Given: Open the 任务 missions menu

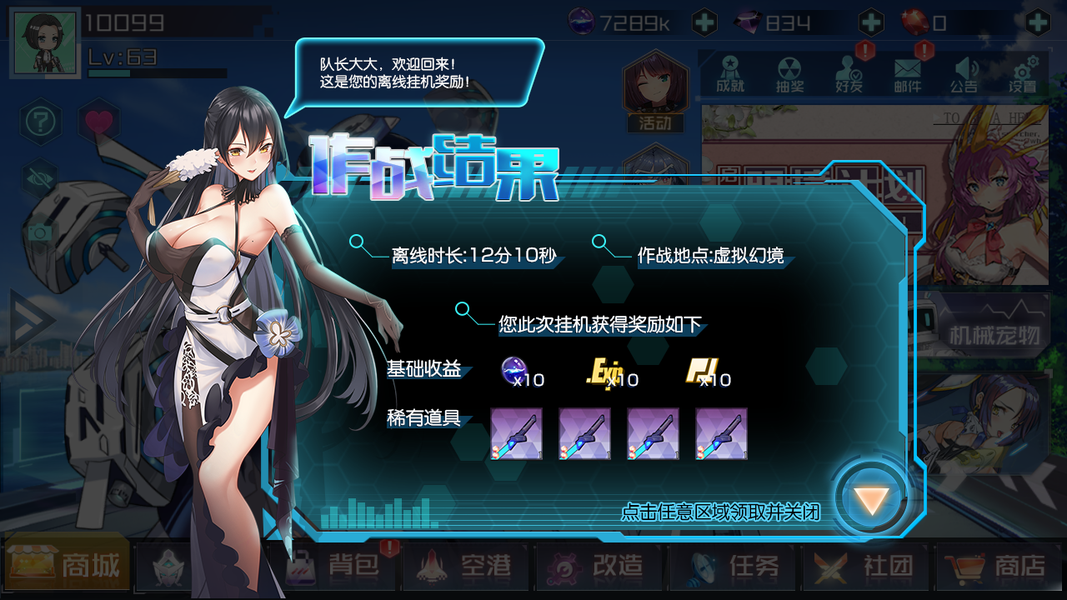Looking at the screenshot, I should pos(735,567).
